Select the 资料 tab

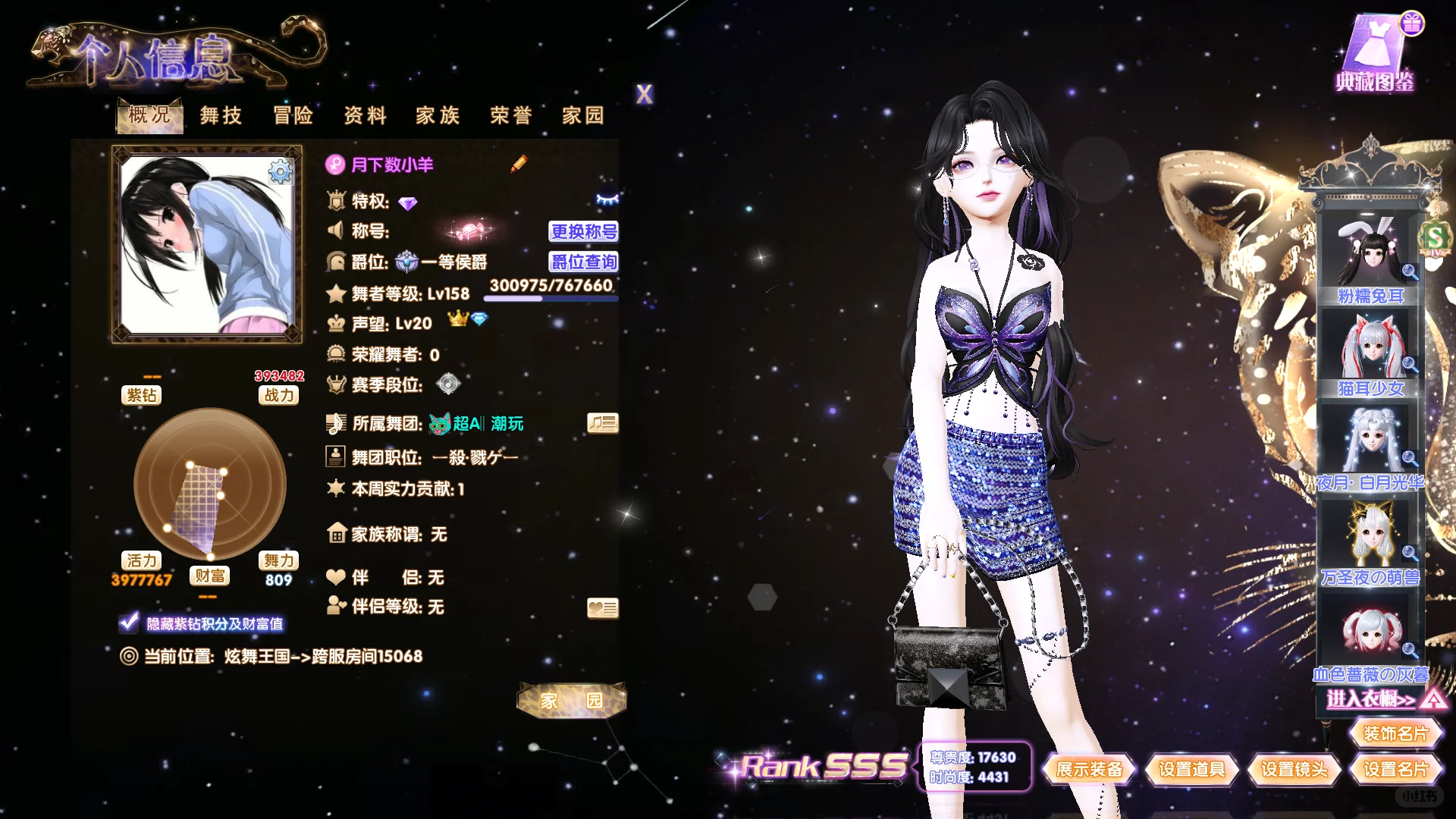[366, 115]
